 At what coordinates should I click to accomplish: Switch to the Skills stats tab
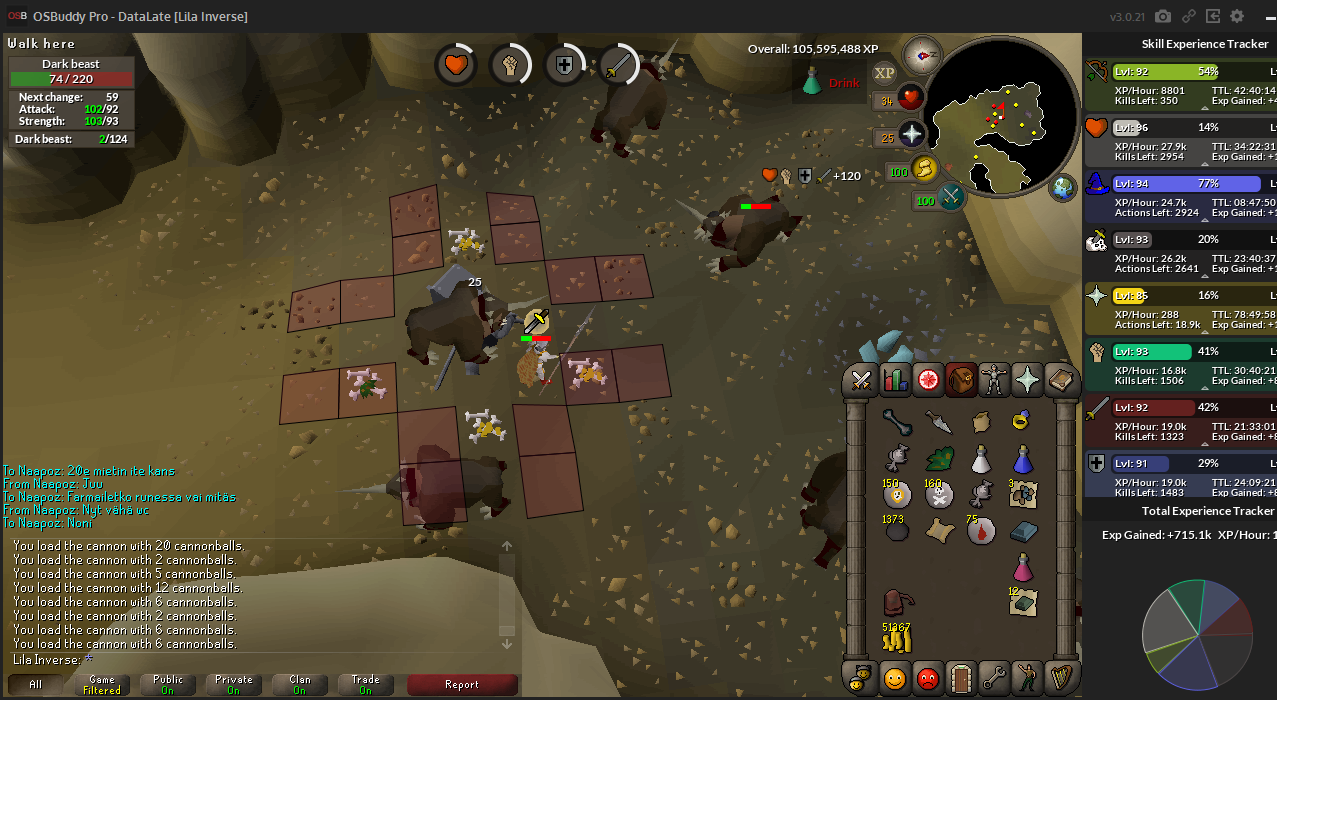tap(895, 380)
